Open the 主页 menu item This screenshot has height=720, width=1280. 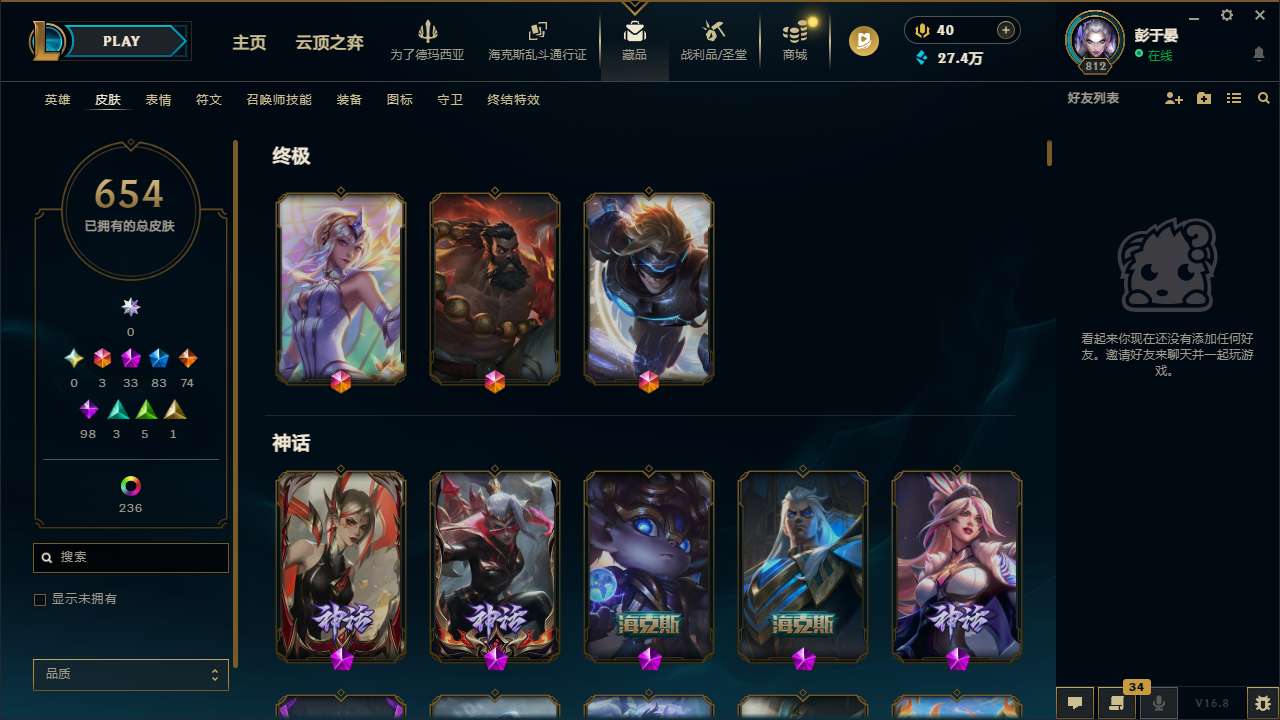[x=248, y=43]
